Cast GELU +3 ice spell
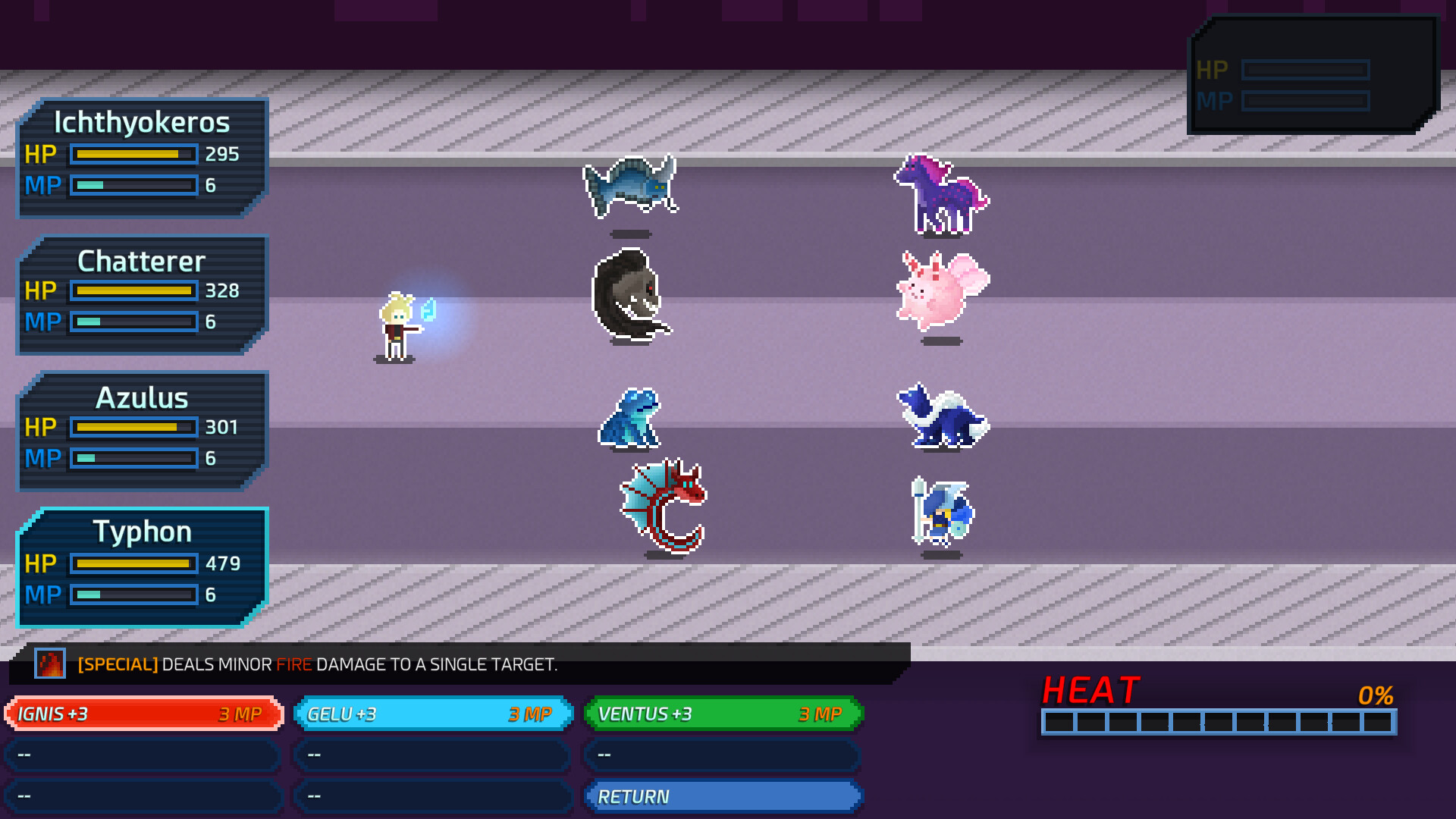The image size is (1456, 819). pos(432,714)
